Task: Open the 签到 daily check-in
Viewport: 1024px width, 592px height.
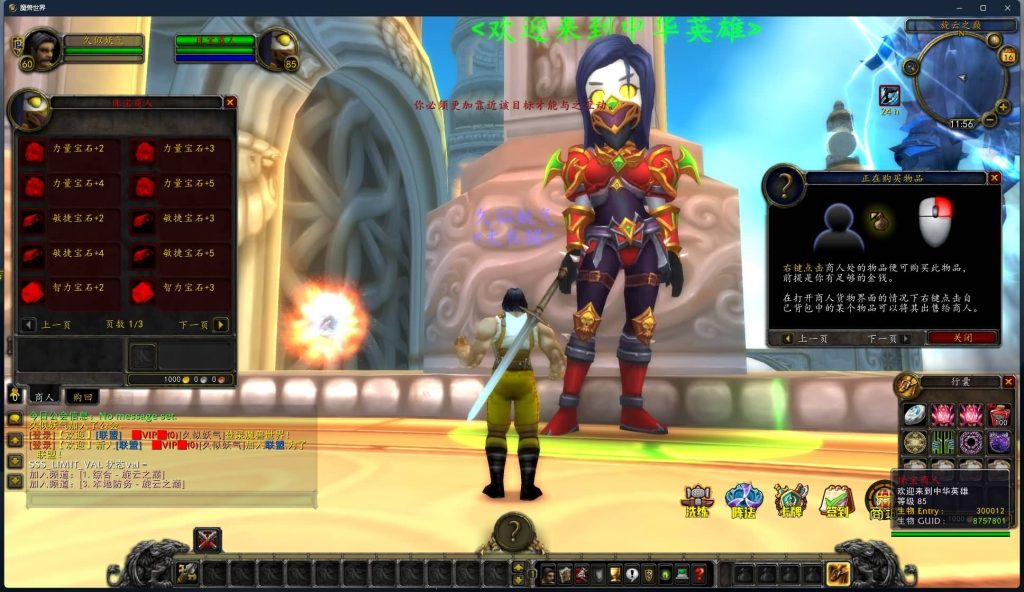Action: tap(836, 499)
